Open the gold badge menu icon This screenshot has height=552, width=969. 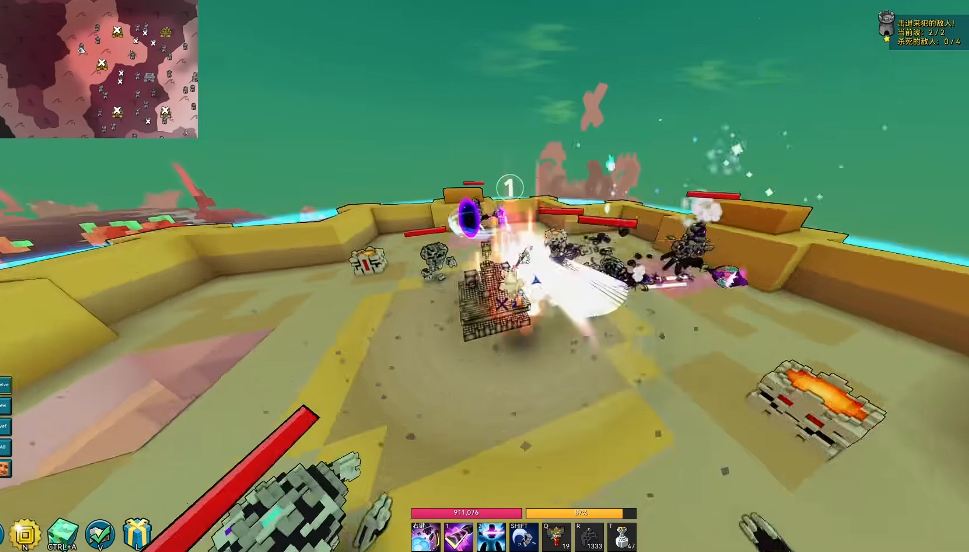pyautogui.click(x=23, y=535)
